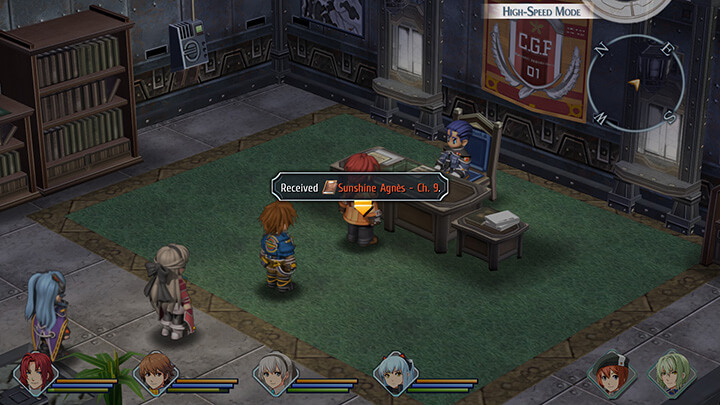Select the brown-haired boy party portrait
720x405 pixels.
(155, 375)
